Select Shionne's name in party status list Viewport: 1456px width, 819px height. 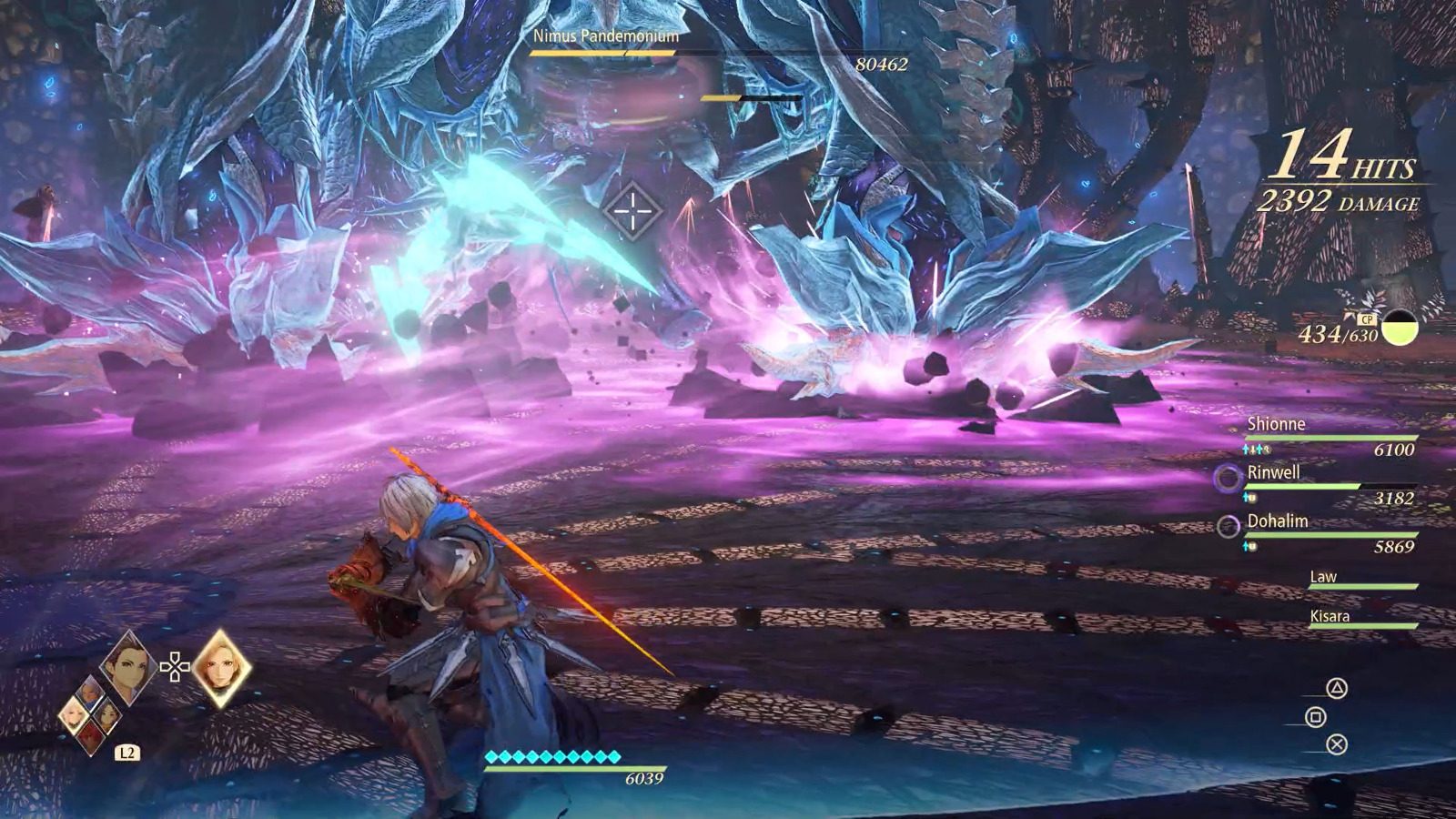point(1277,424)
